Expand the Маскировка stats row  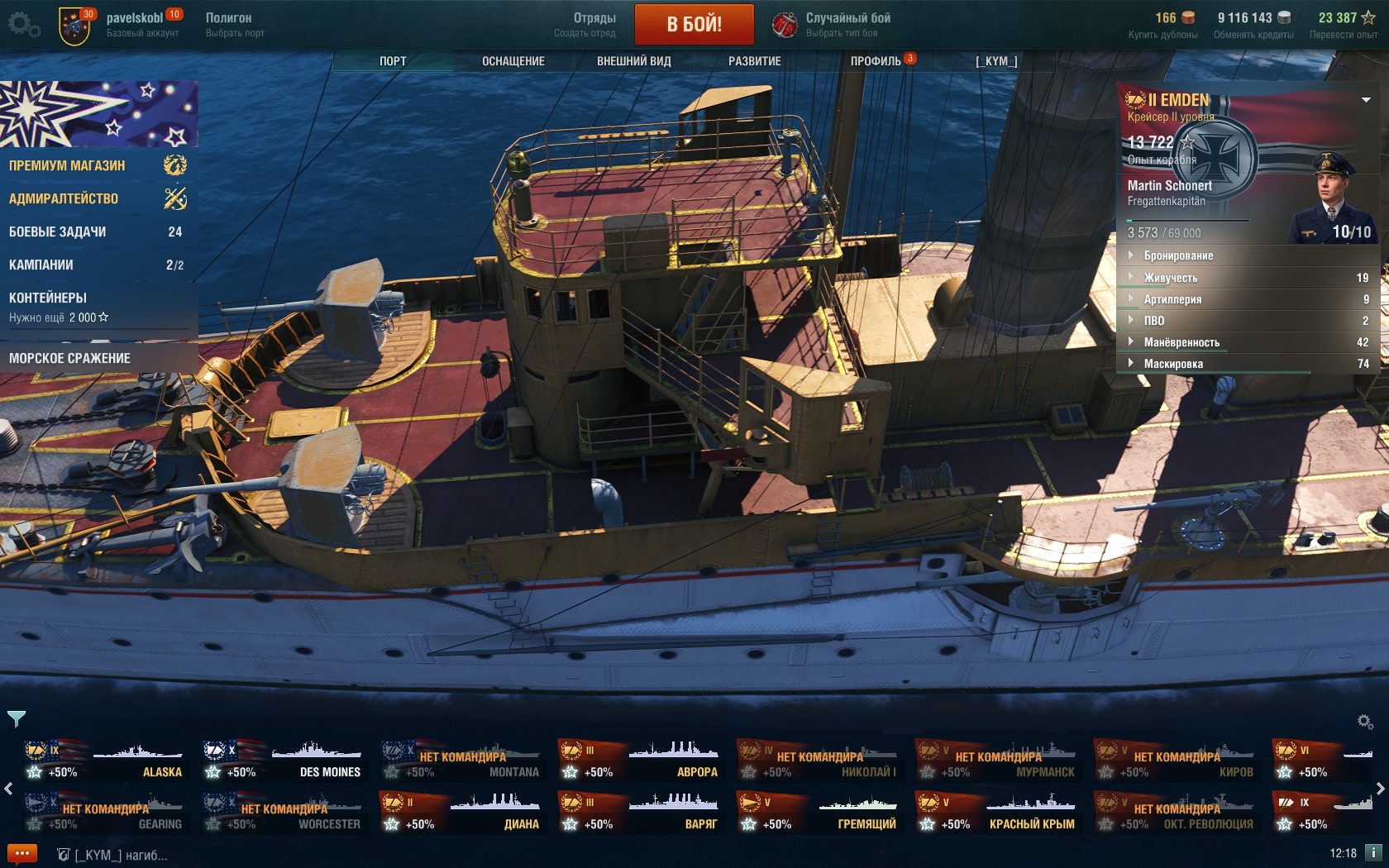coord(1173,364)
